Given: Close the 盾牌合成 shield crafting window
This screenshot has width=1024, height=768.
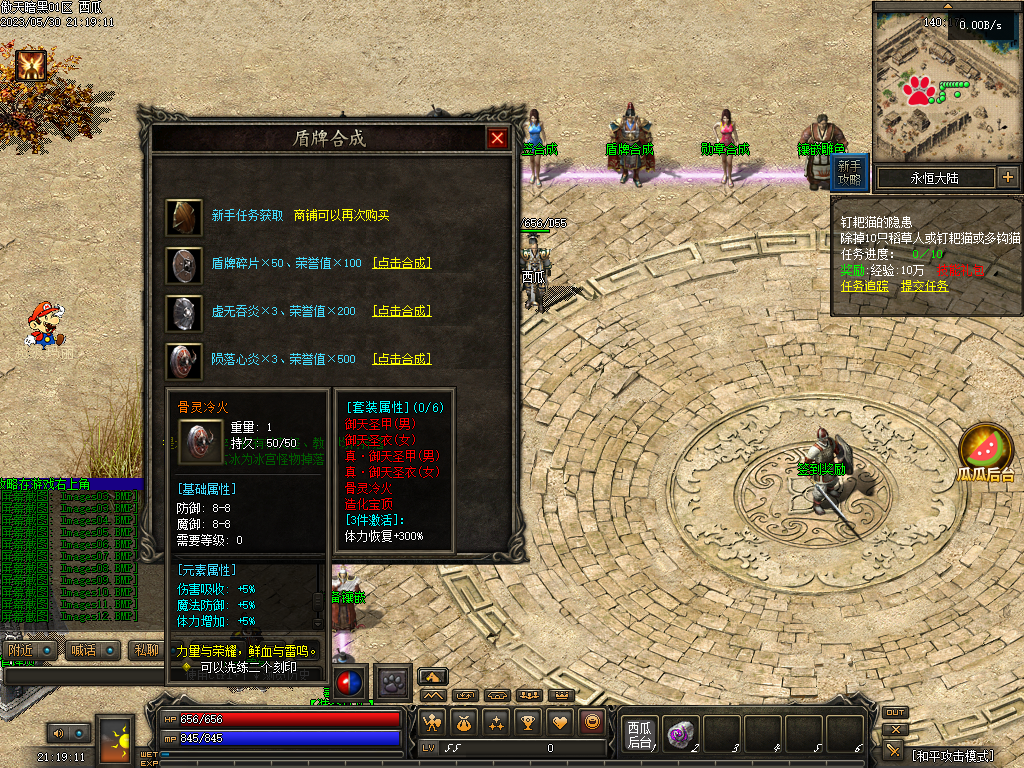Looking at the screenshot, I should [x=497, y=139].
